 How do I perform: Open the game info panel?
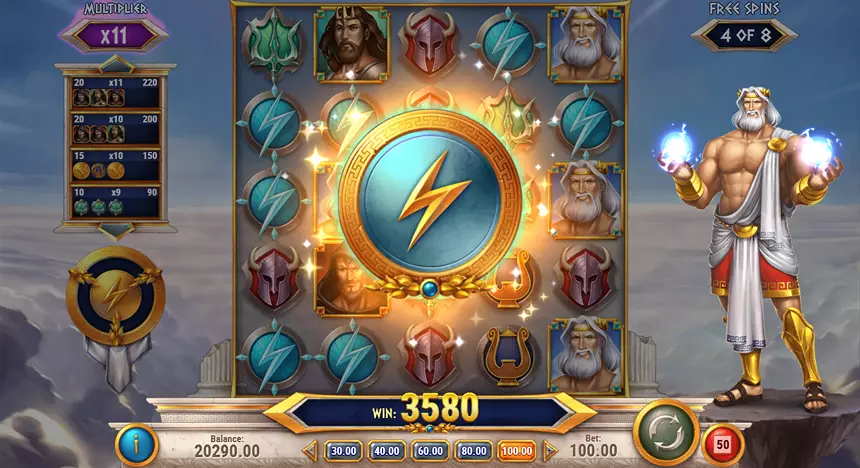click(136, 445)
